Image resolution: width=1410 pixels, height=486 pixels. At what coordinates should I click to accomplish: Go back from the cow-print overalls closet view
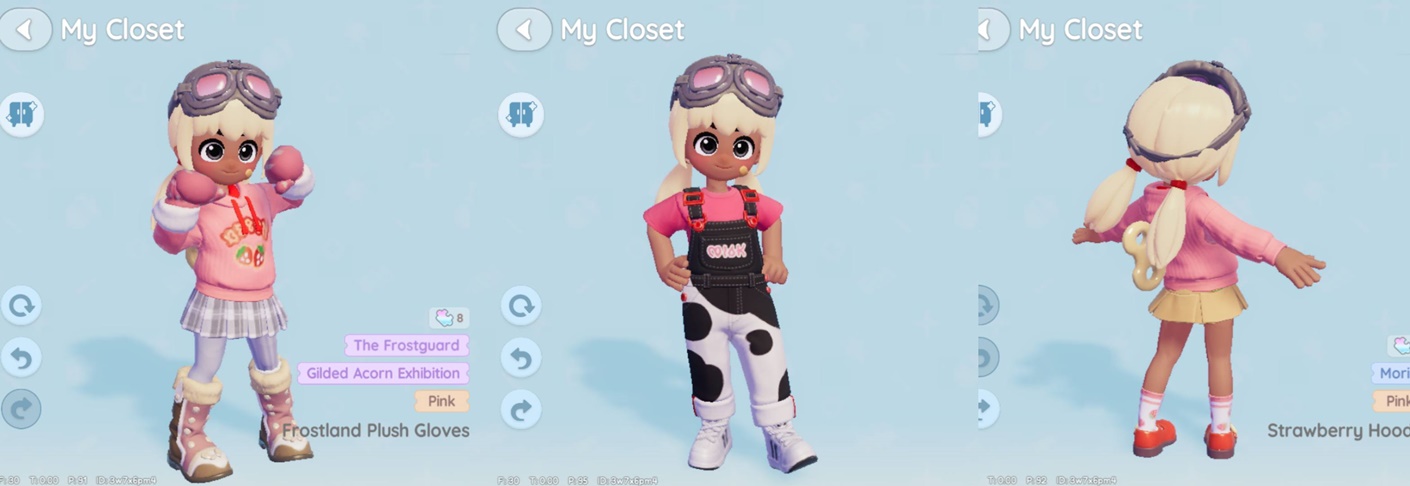click(524, 30)
